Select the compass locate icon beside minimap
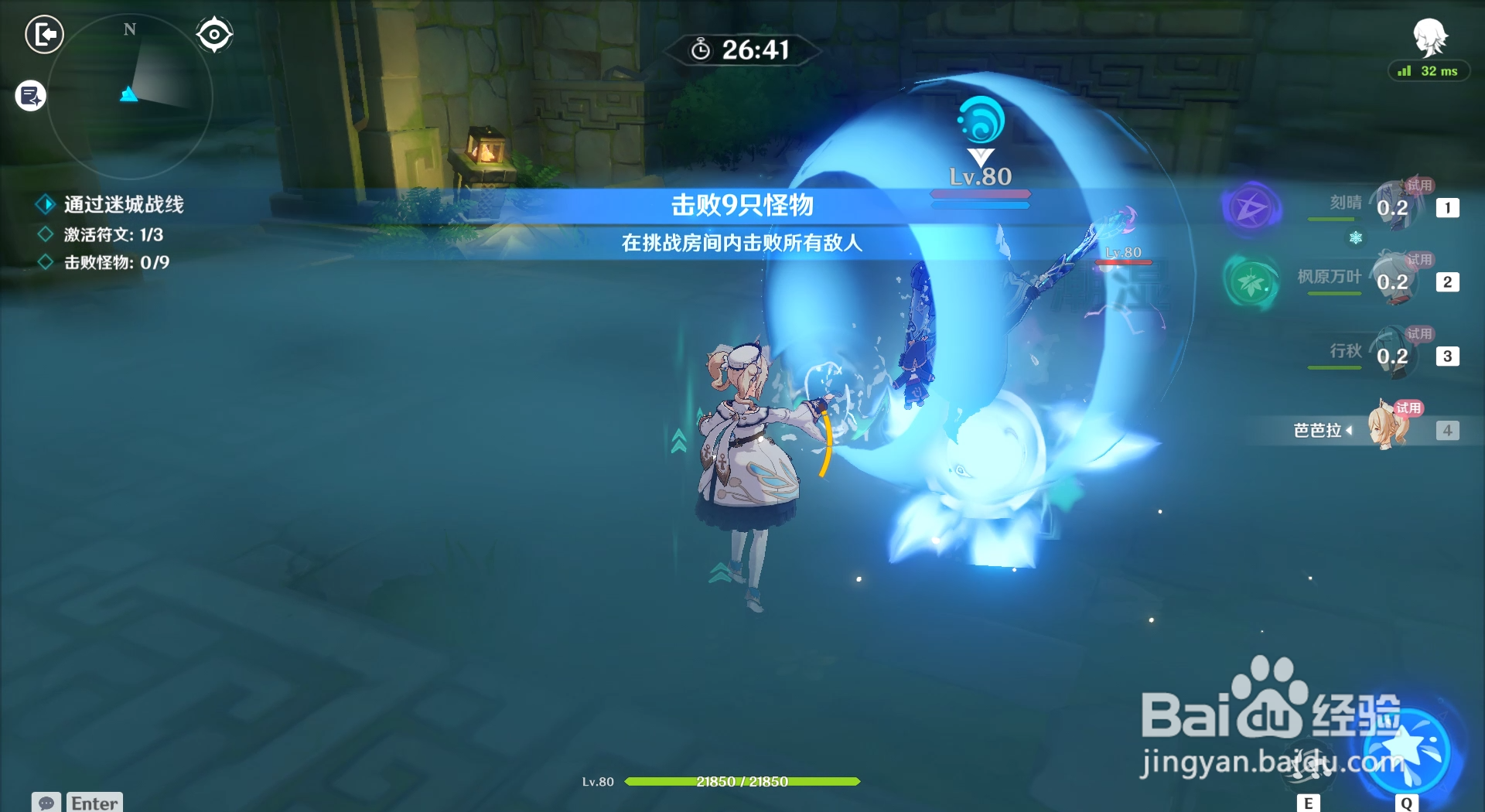1485x812 pixels. [x=213, y=33]
